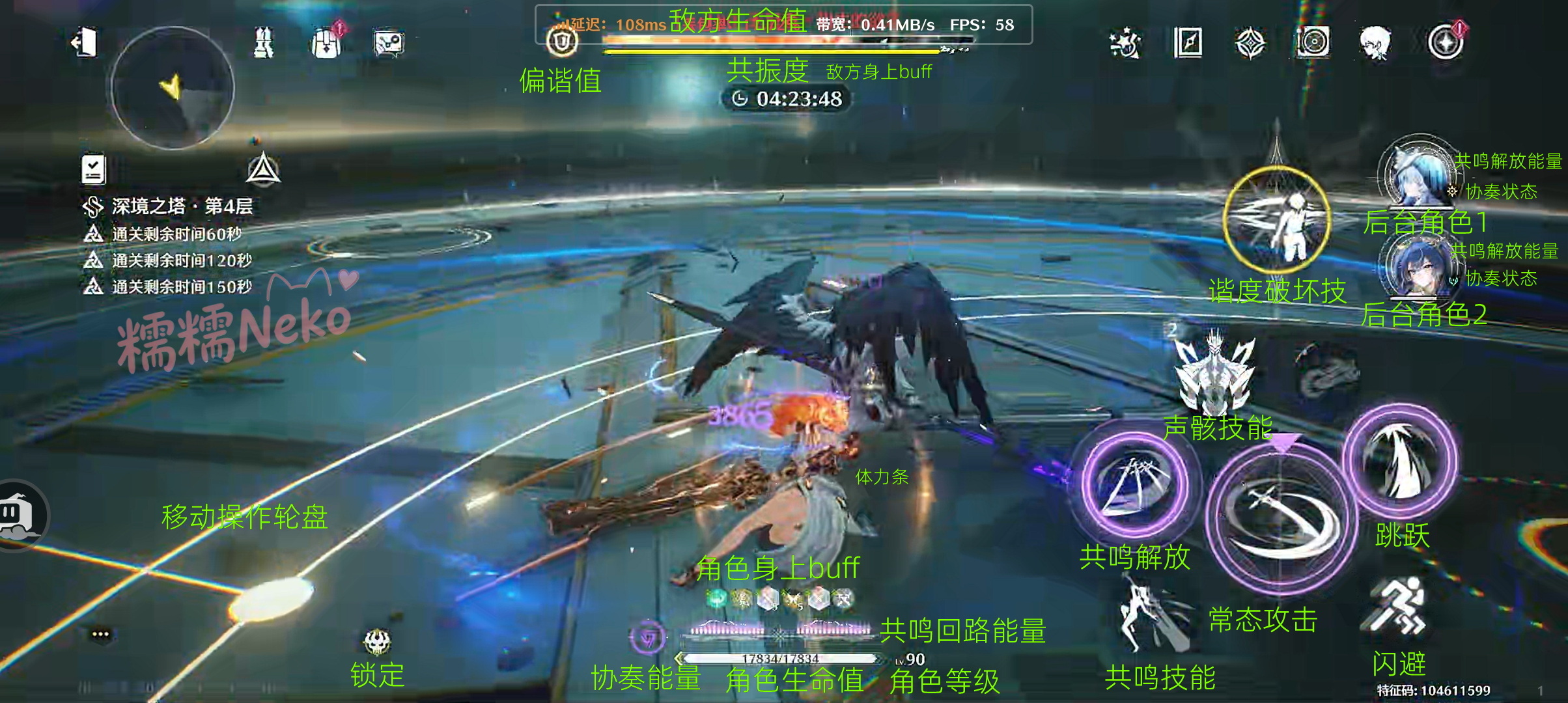
Task: Open the chat message icon in top bar
Action: [x=389, y=44]
